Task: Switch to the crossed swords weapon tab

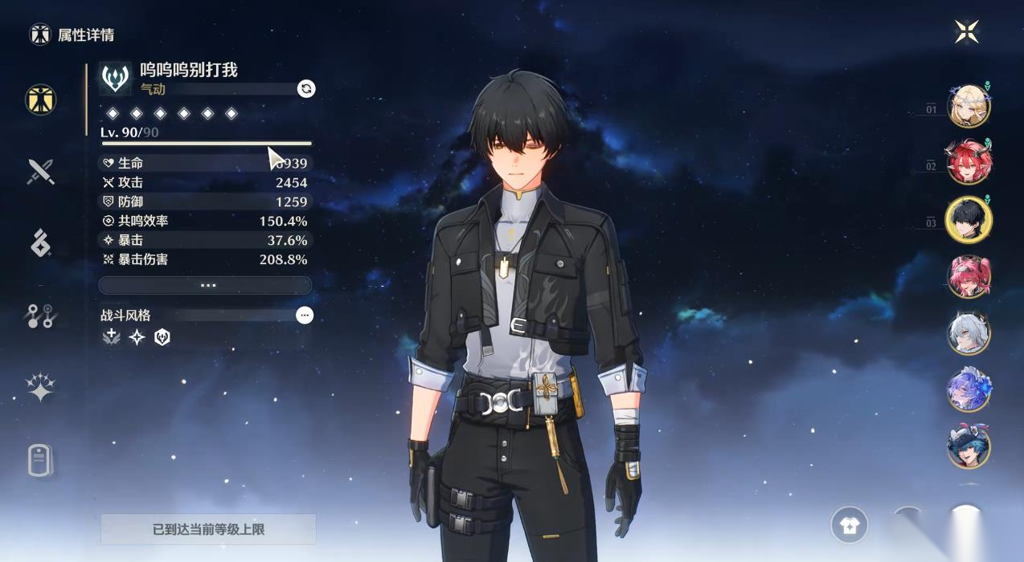Action: coord(40,172)
